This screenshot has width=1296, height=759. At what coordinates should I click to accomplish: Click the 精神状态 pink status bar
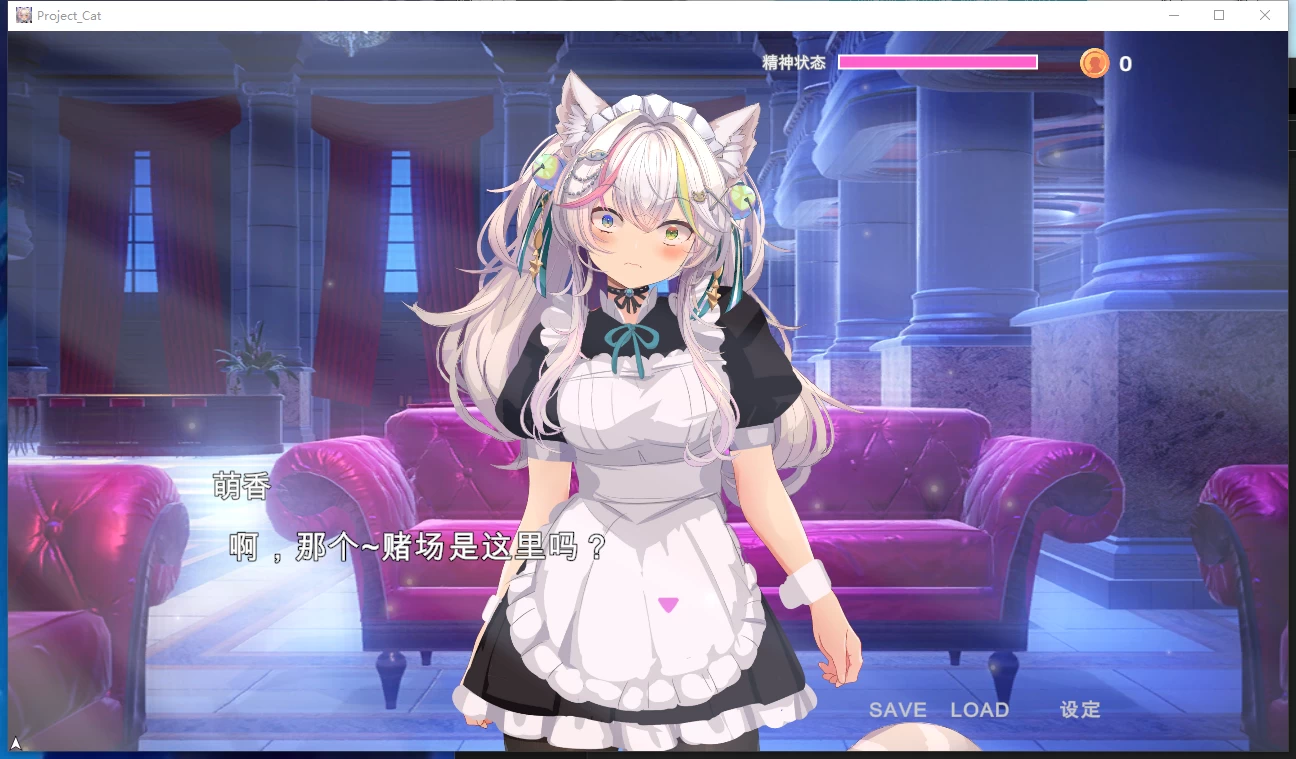click(938, 61)
